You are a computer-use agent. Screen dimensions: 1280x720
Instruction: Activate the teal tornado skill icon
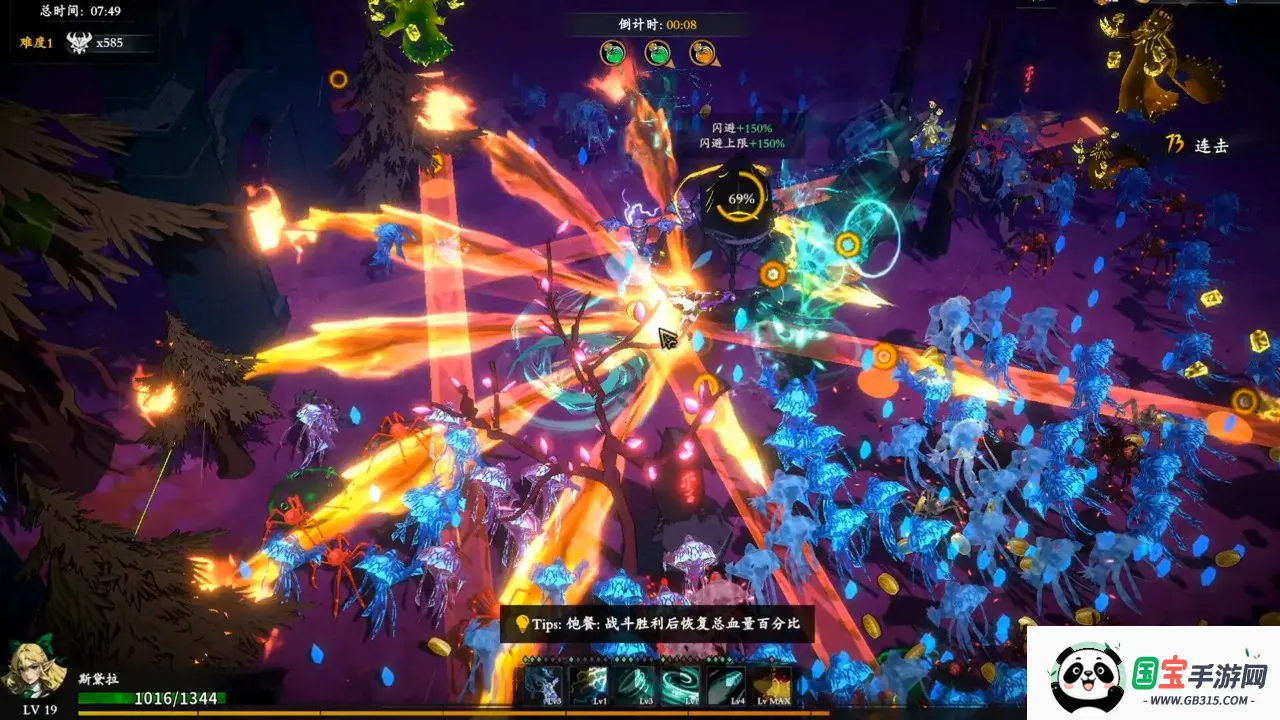pyautogui.click(x=635, y=686)
